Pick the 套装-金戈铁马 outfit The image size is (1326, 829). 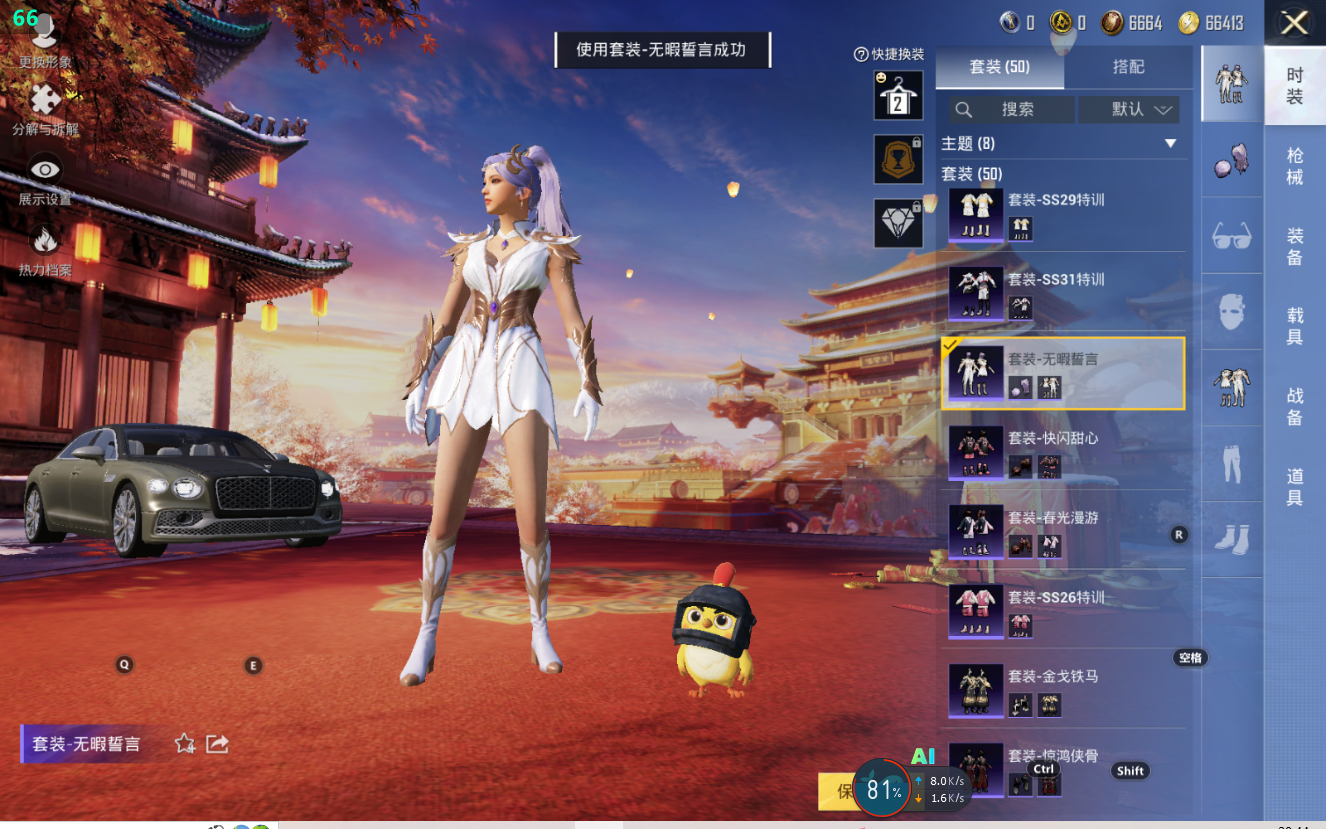(1065, 690)
